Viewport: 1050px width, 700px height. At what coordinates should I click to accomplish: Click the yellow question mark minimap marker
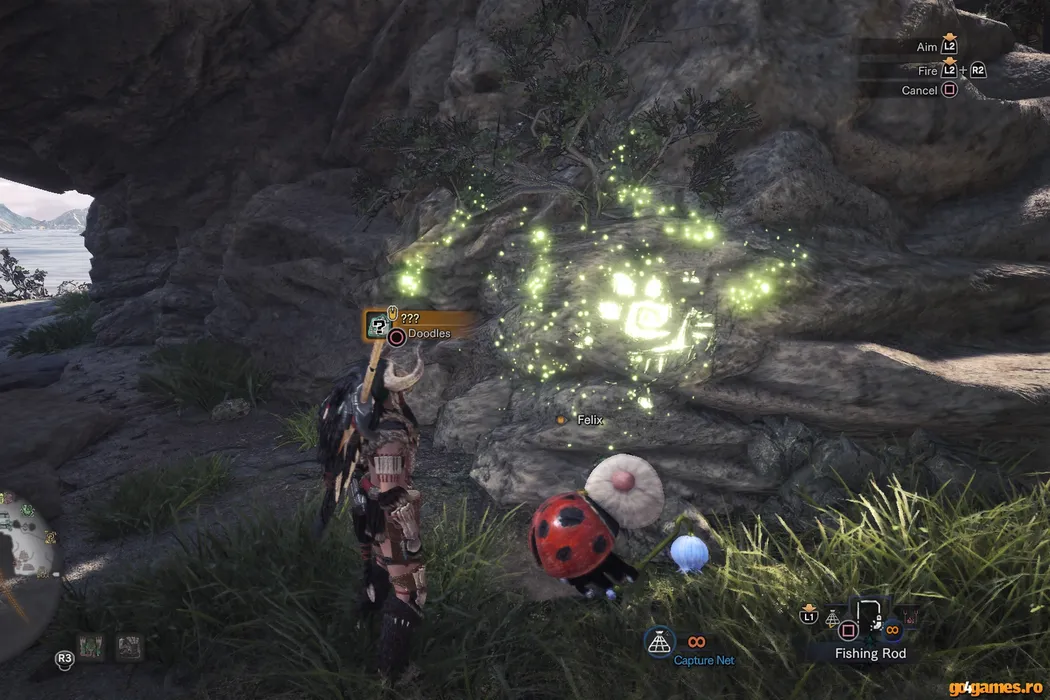52,539
